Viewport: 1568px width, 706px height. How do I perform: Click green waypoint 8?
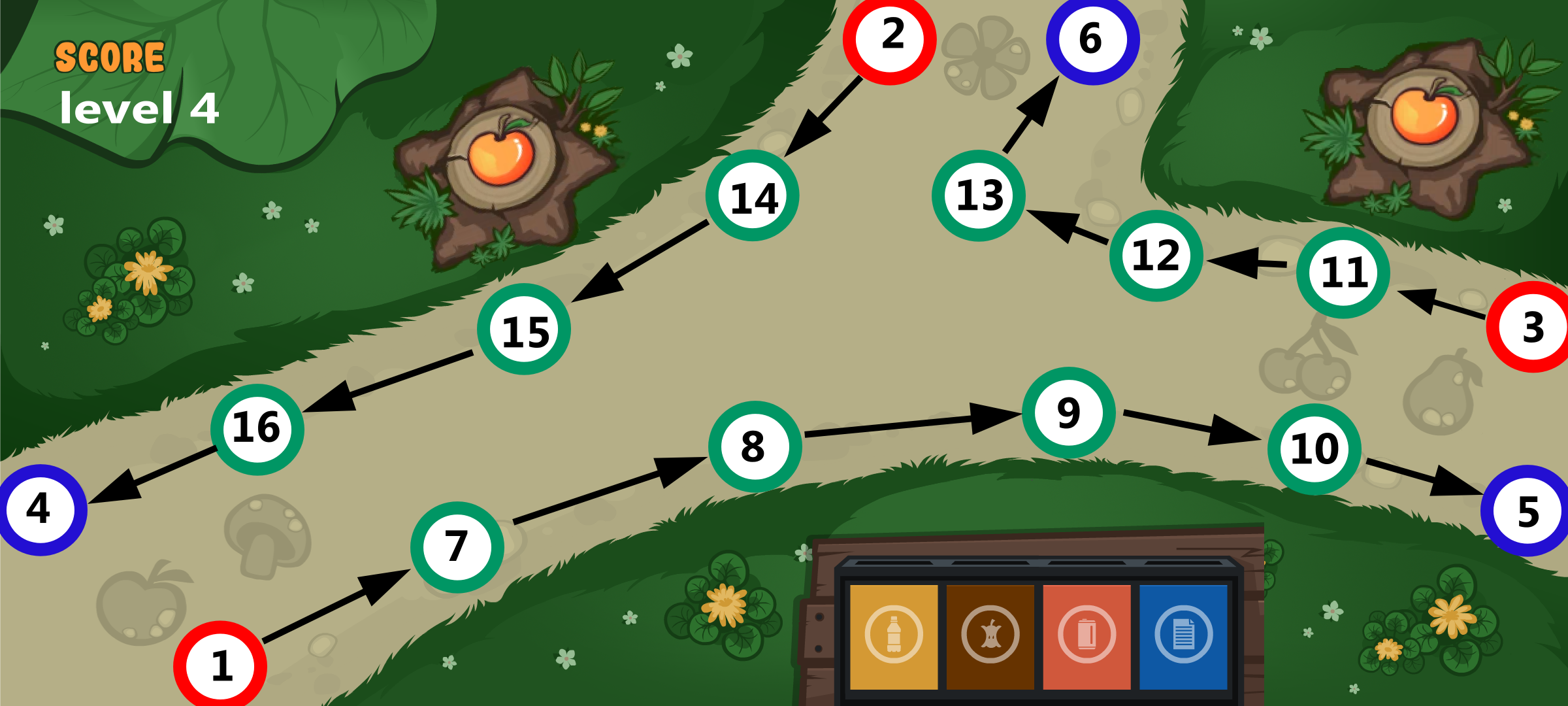click(755, 446)
